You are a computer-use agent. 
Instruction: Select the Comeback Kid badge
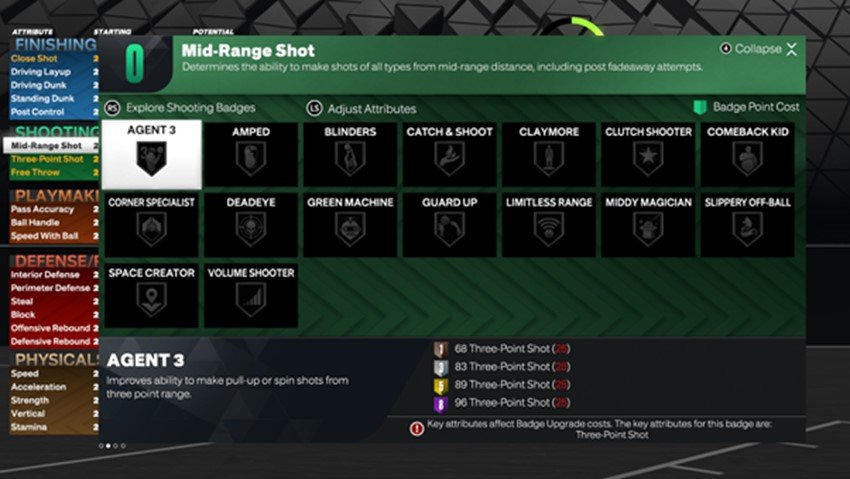coord(747,155)
